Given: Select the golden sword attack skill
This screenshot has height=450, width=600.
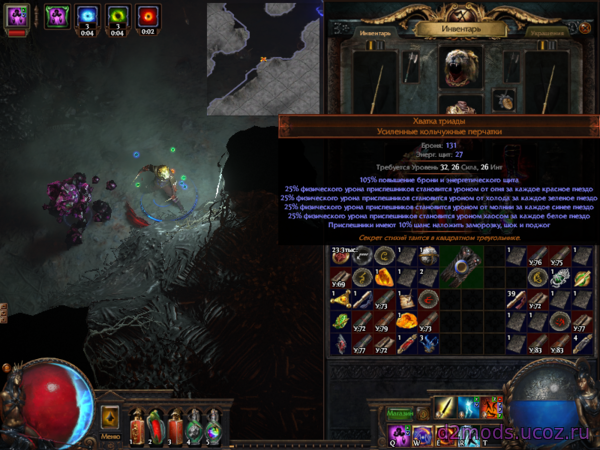Looking at the screenshot, I should [445, 407].
